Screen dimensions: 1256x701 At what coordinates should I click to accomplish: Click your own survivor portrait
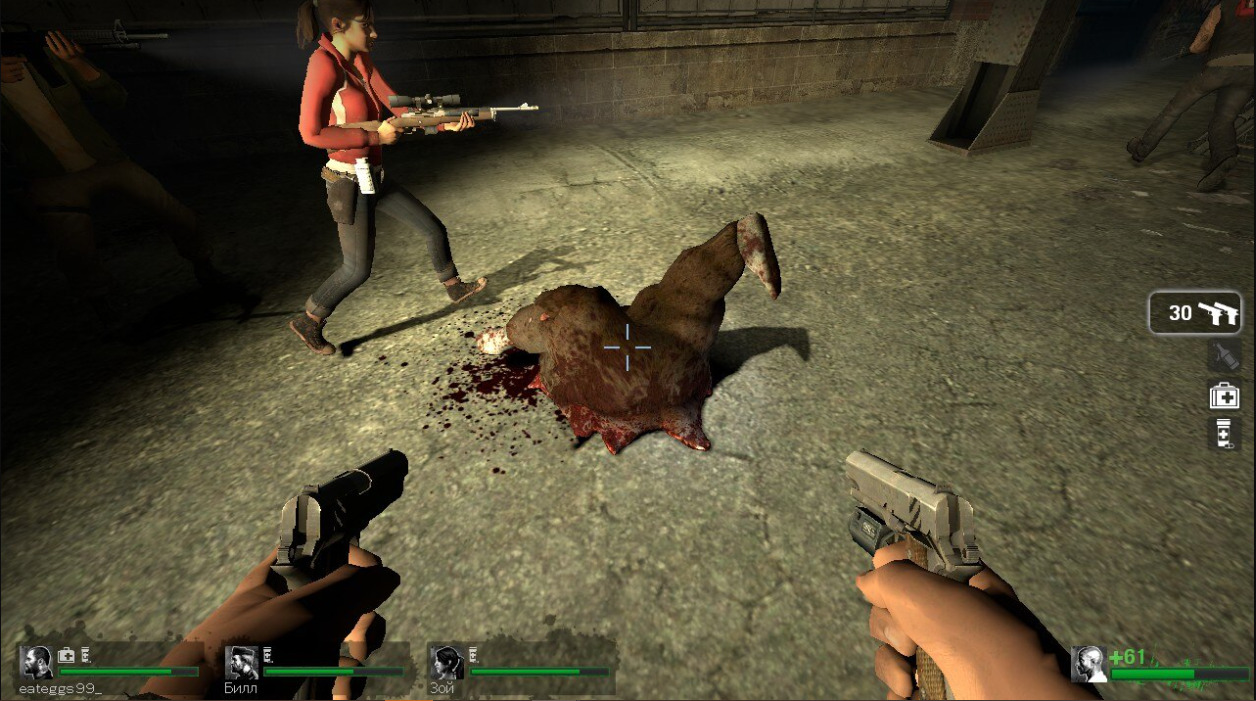tap(1089, 664)
